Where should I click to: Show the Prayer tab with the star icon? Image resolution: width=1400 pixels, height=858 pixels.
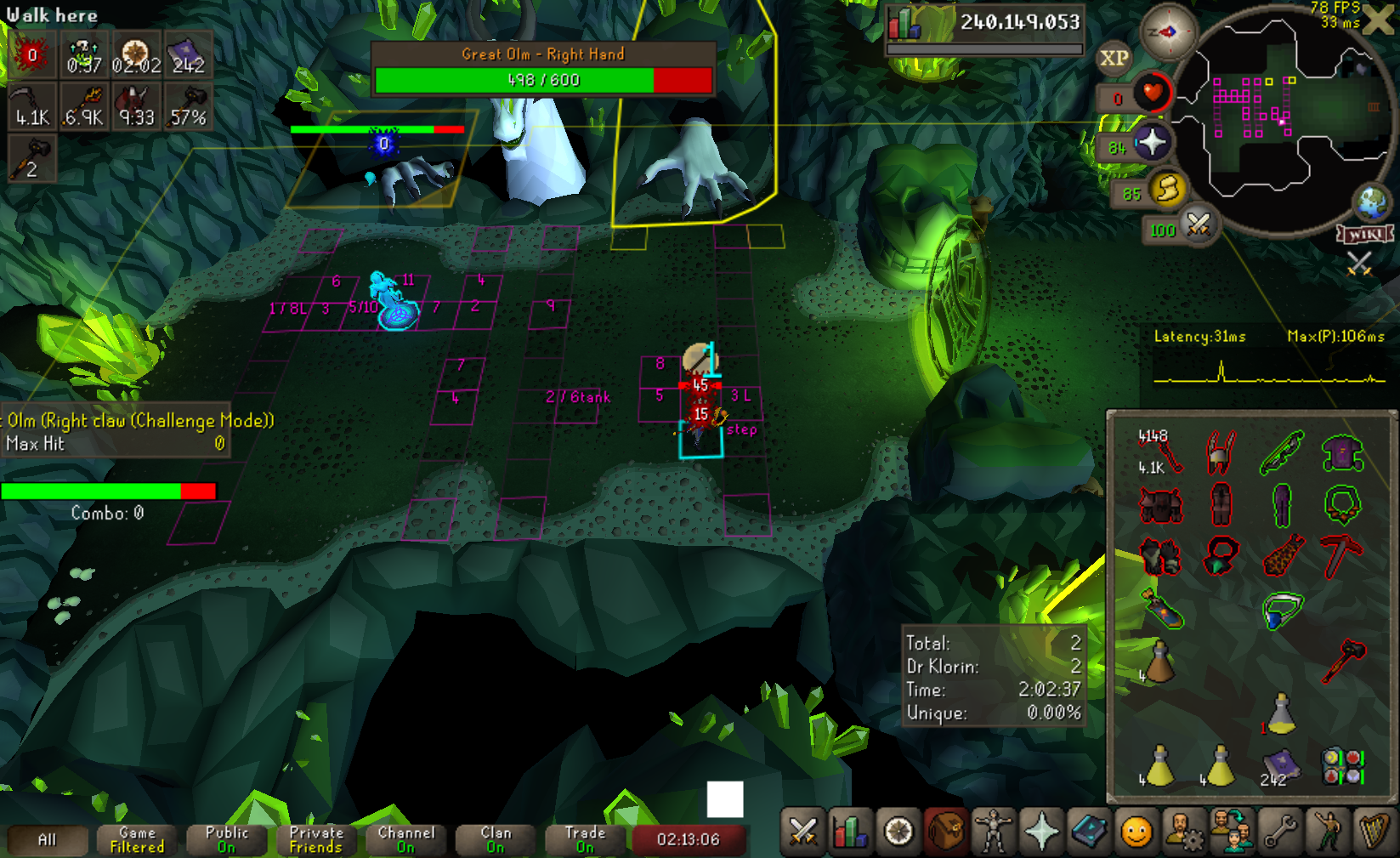(1041, 832)
